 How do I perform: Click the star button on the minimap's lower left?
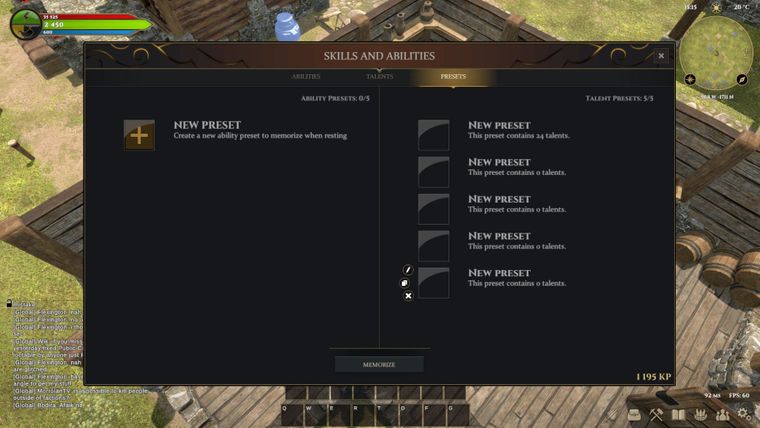[x=690, y=79]
